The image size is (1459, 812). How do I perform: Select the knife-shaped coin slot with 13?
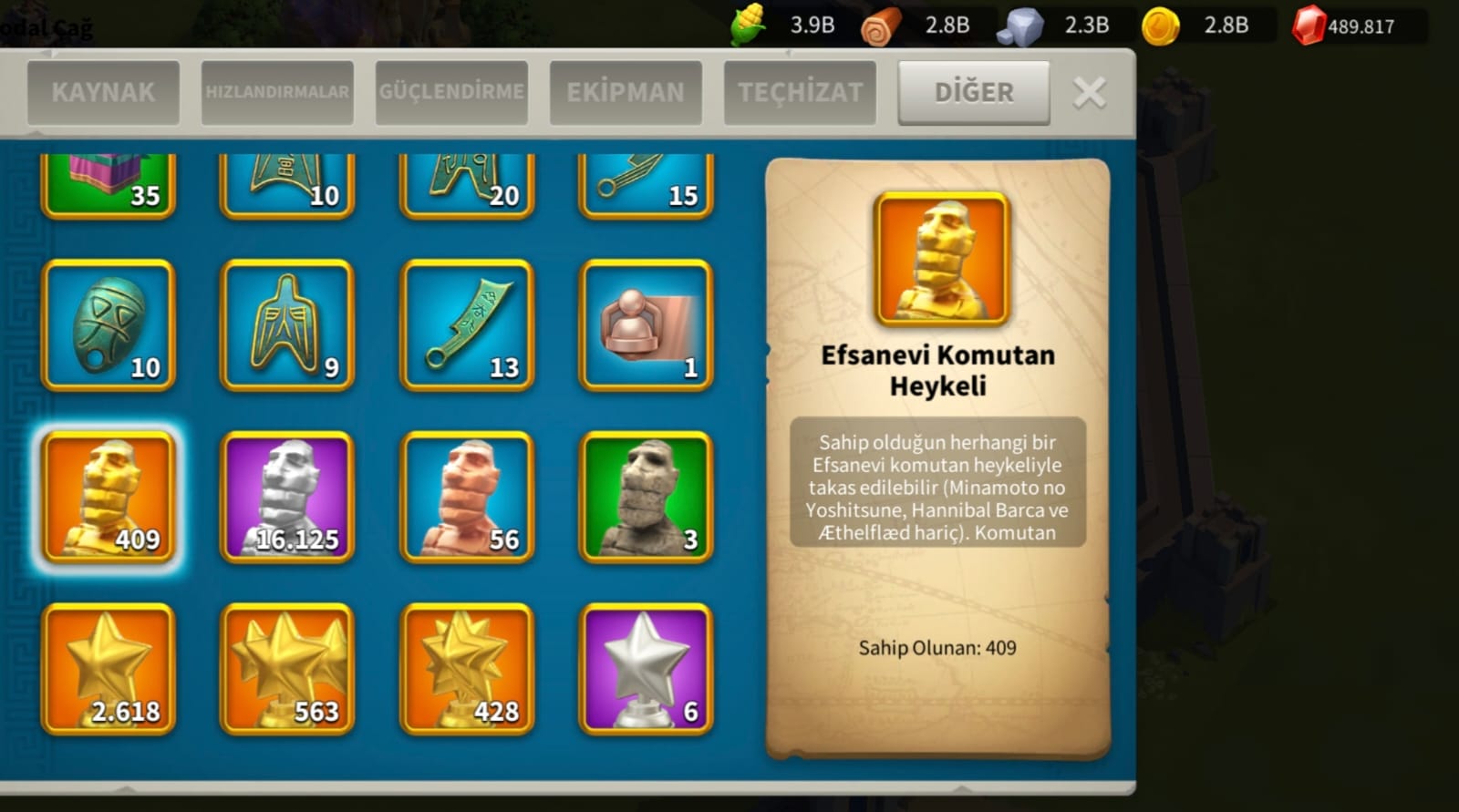coord(467,325)
